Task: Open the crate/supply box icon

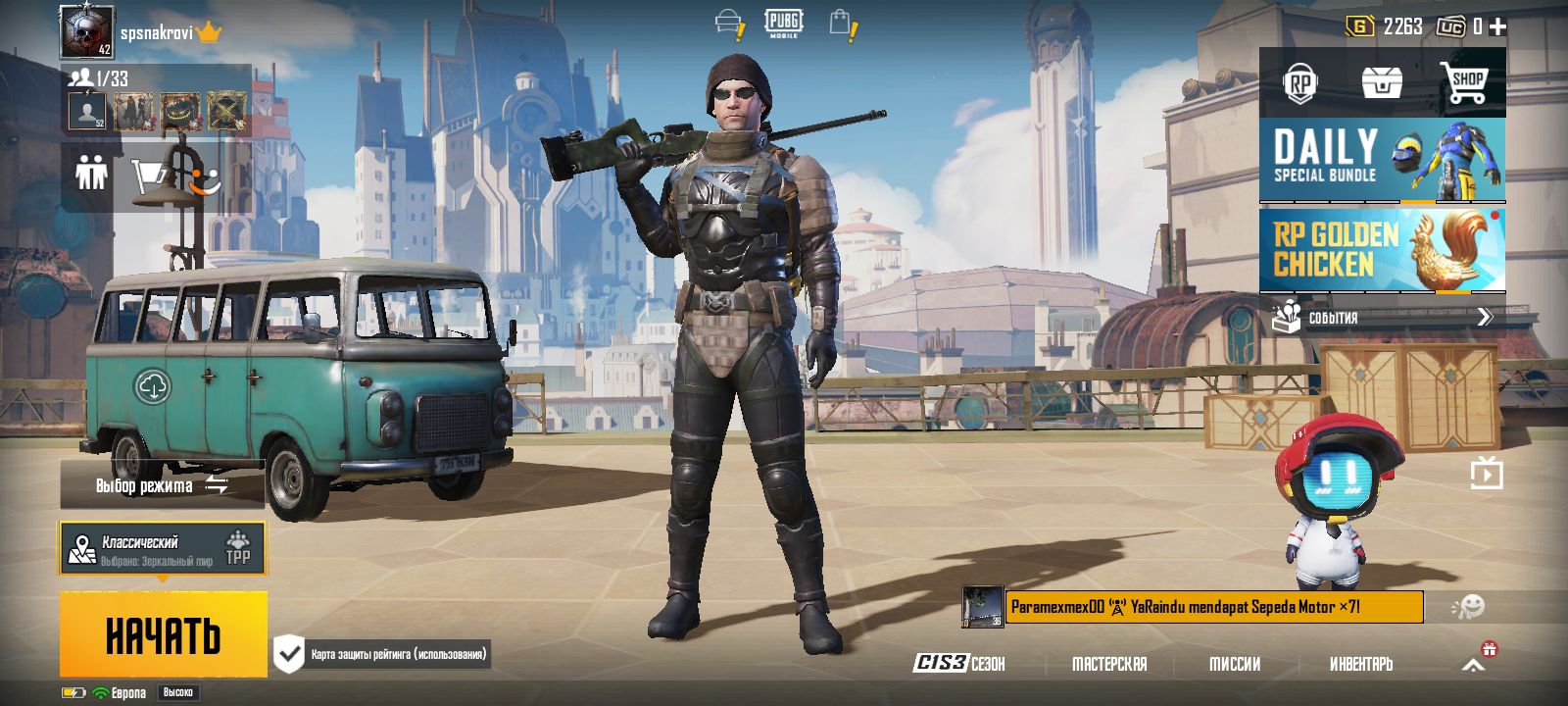Action: tap(1384, 83)
